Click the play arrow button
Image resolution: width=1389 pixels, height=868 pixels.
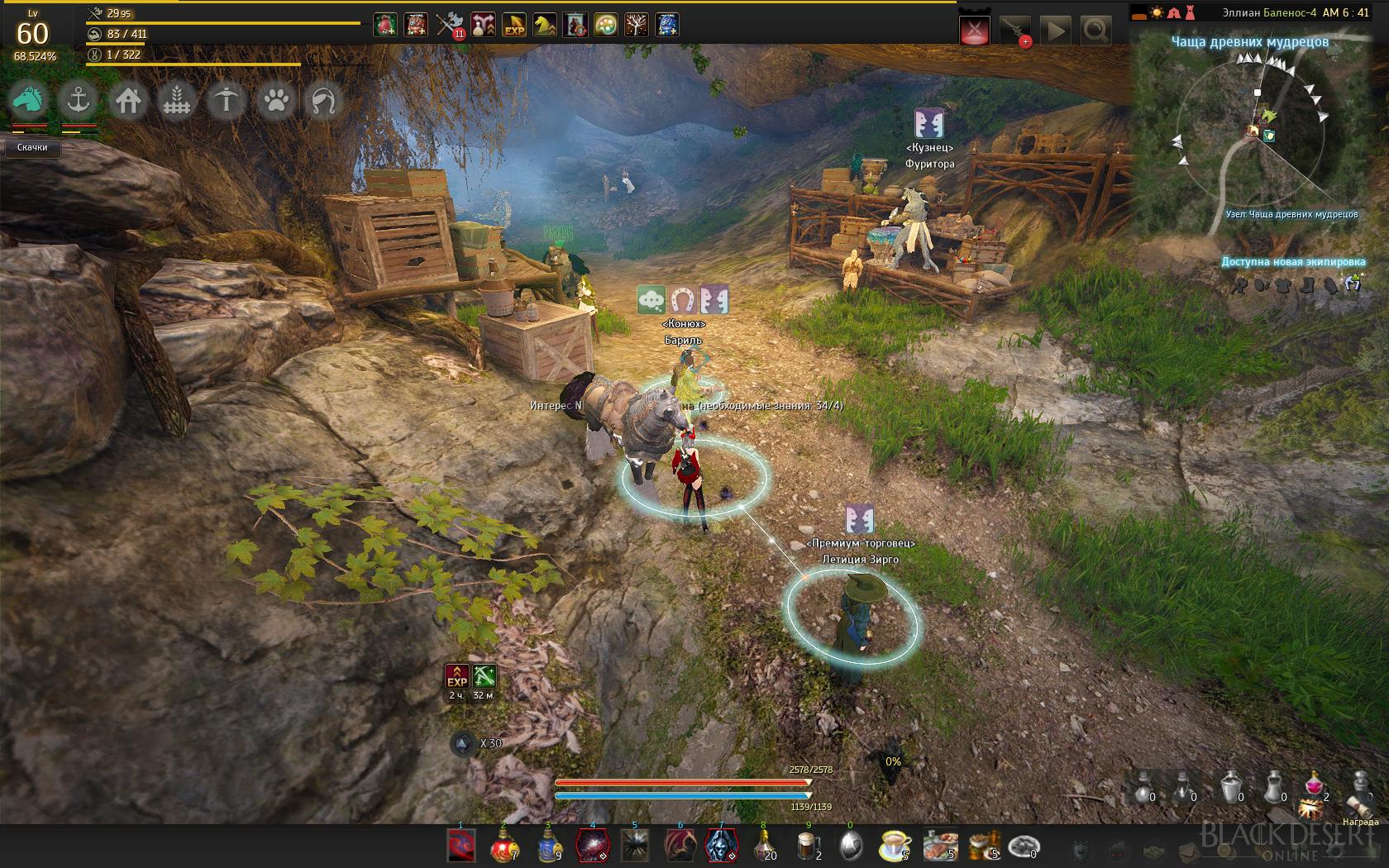pos(1056,31)
